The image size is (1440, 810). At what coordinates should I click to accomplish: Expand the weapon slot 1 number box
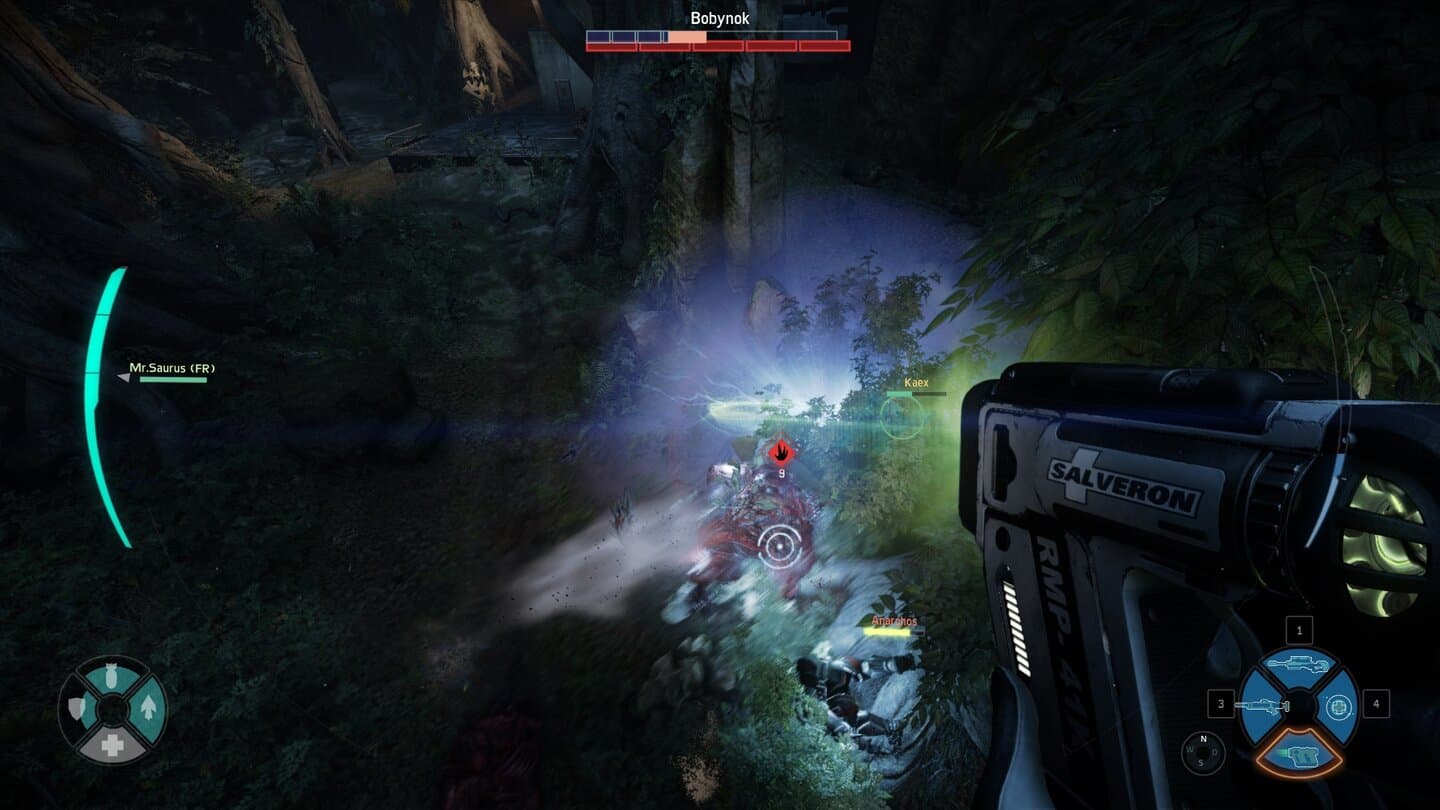(x=1299, y=630)
